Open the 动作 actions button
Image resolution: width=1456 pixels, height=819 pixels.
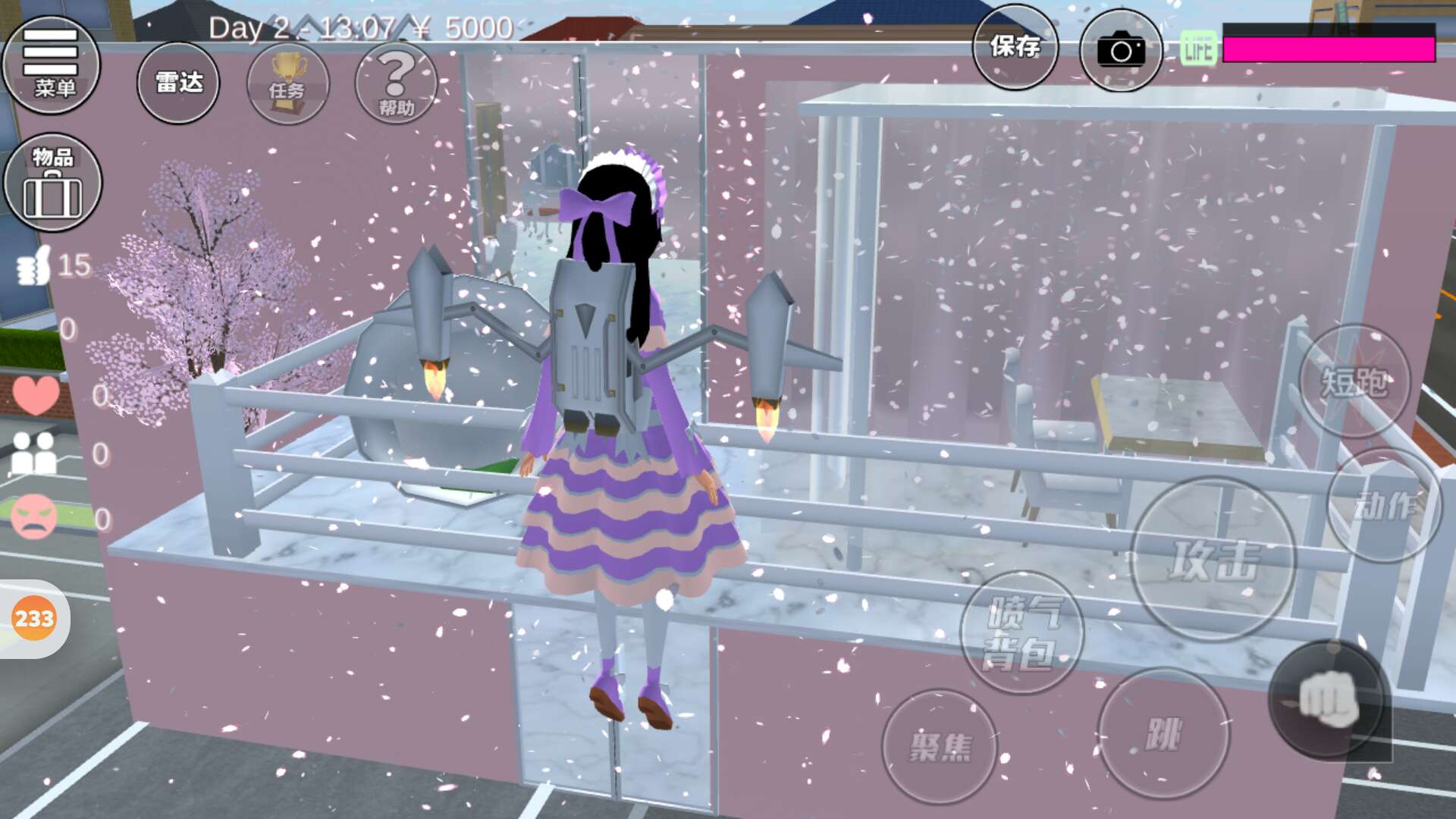tap(1384, 505)
